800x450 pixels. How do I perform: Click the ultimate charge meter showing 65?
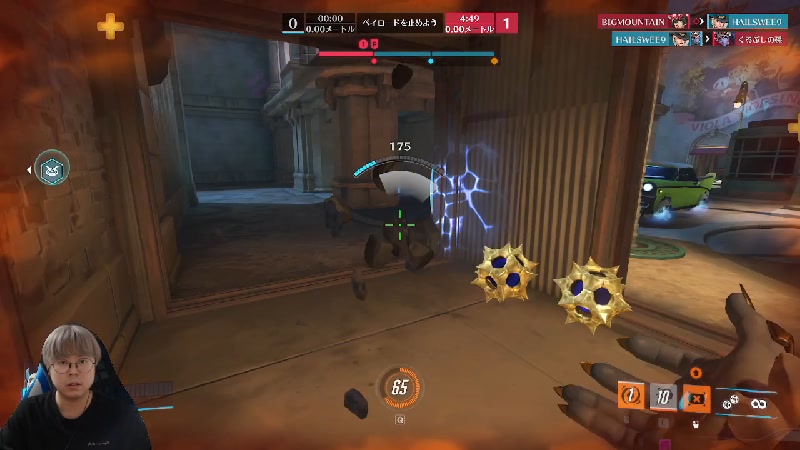click(400, 388)
